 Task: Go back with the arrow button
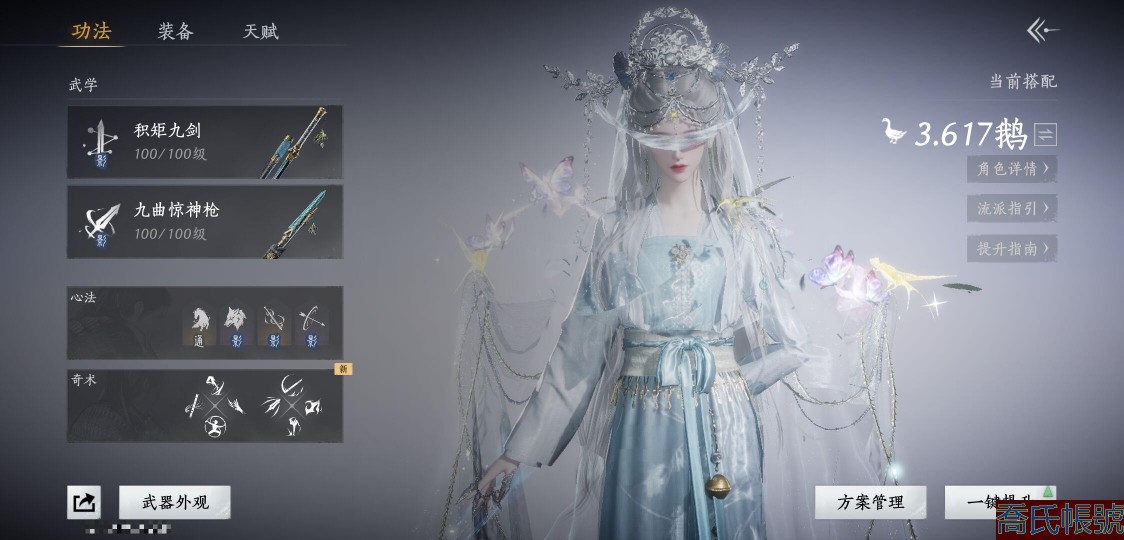pos(1042,31)
